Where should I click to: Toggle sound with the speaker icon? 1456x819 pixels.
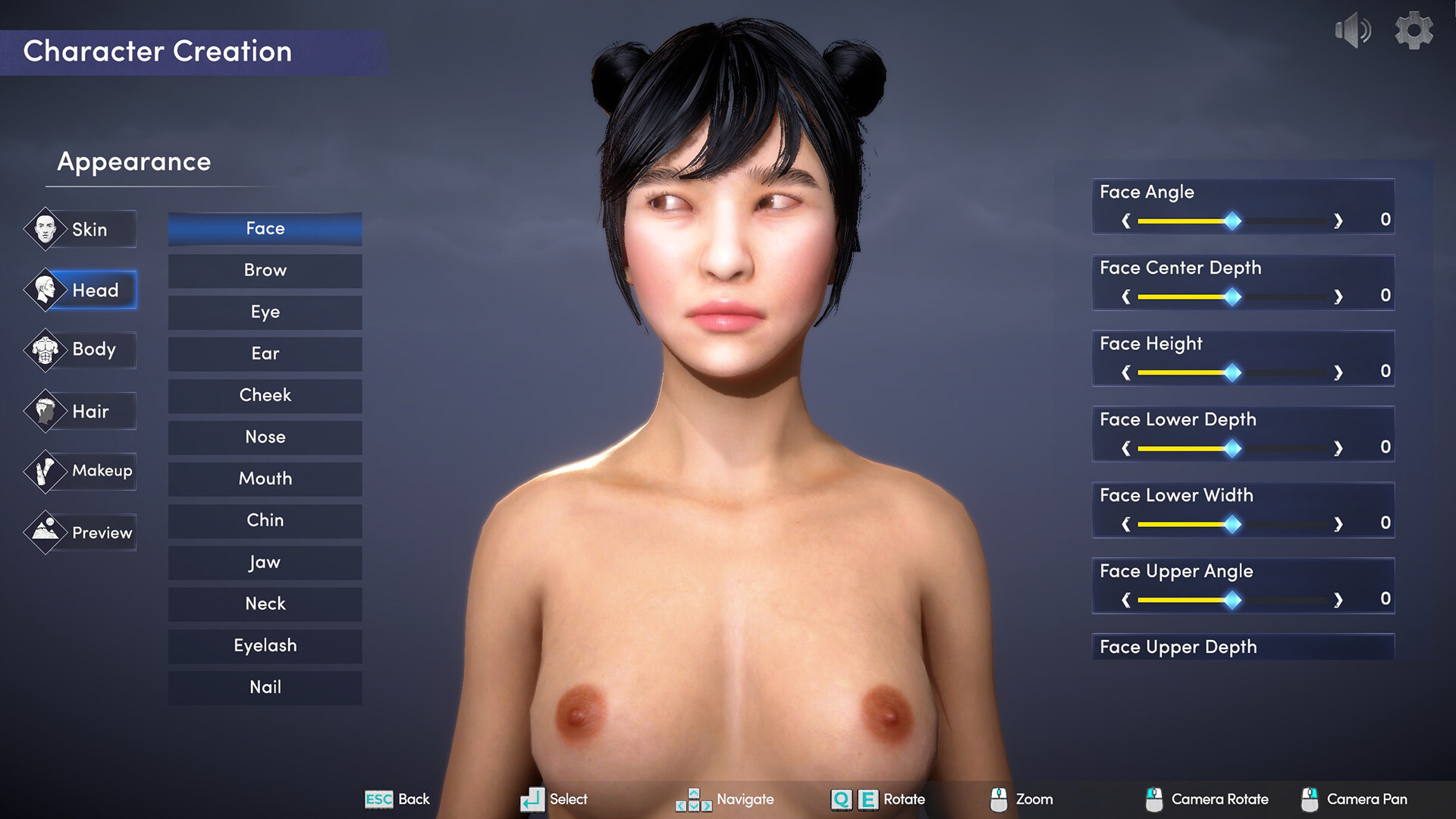[x=1352, y=31]
